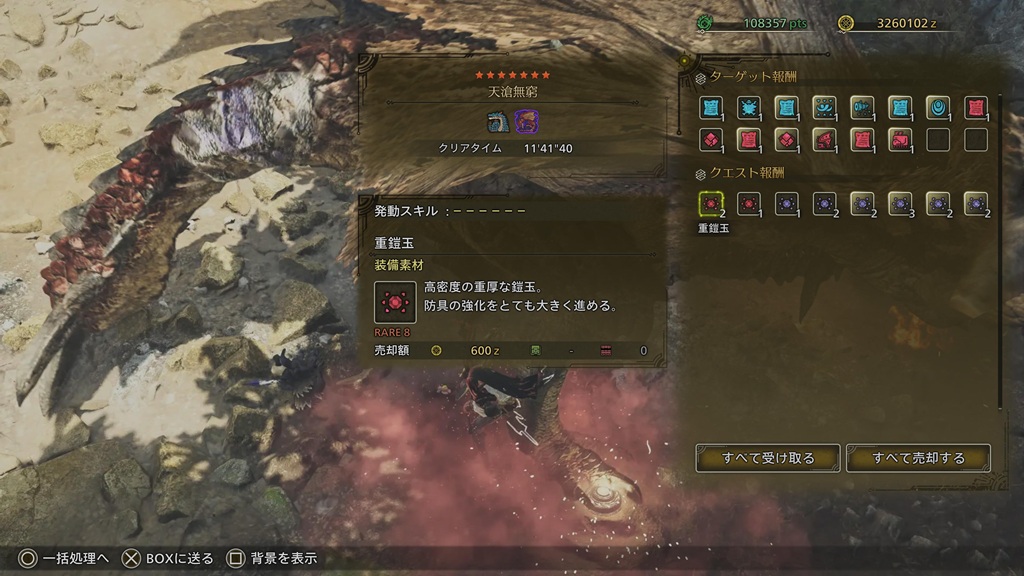Choose the すべて受け取る (receive all) button

point(768,458)
